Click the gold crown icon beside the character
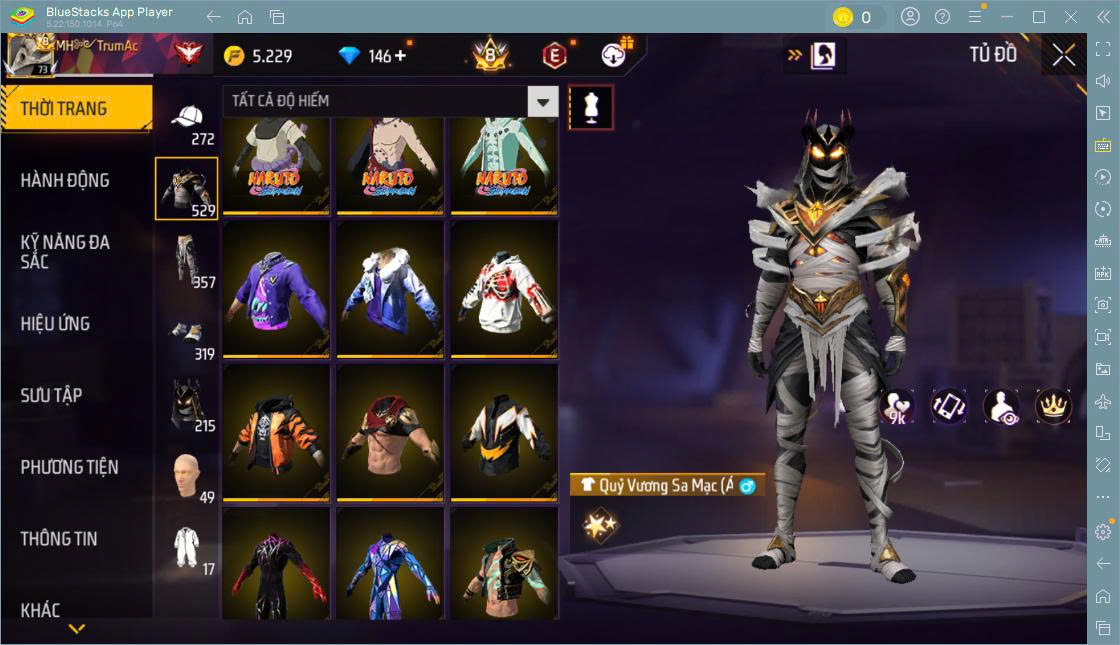Image resolution: width=1120 pixels, height=645 pixels. tap(1053, 405)
